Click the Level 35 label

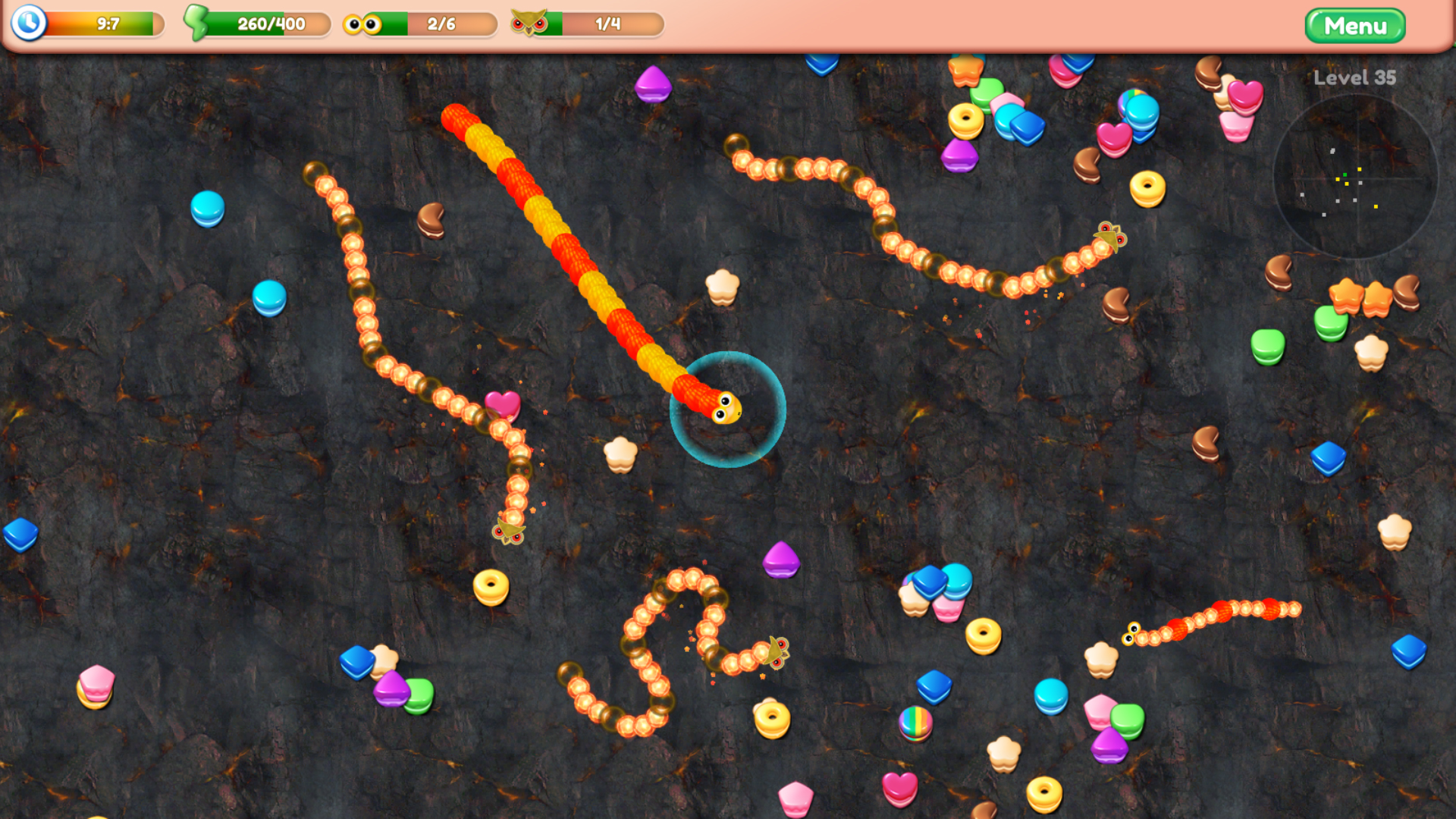click(1353, 77)
